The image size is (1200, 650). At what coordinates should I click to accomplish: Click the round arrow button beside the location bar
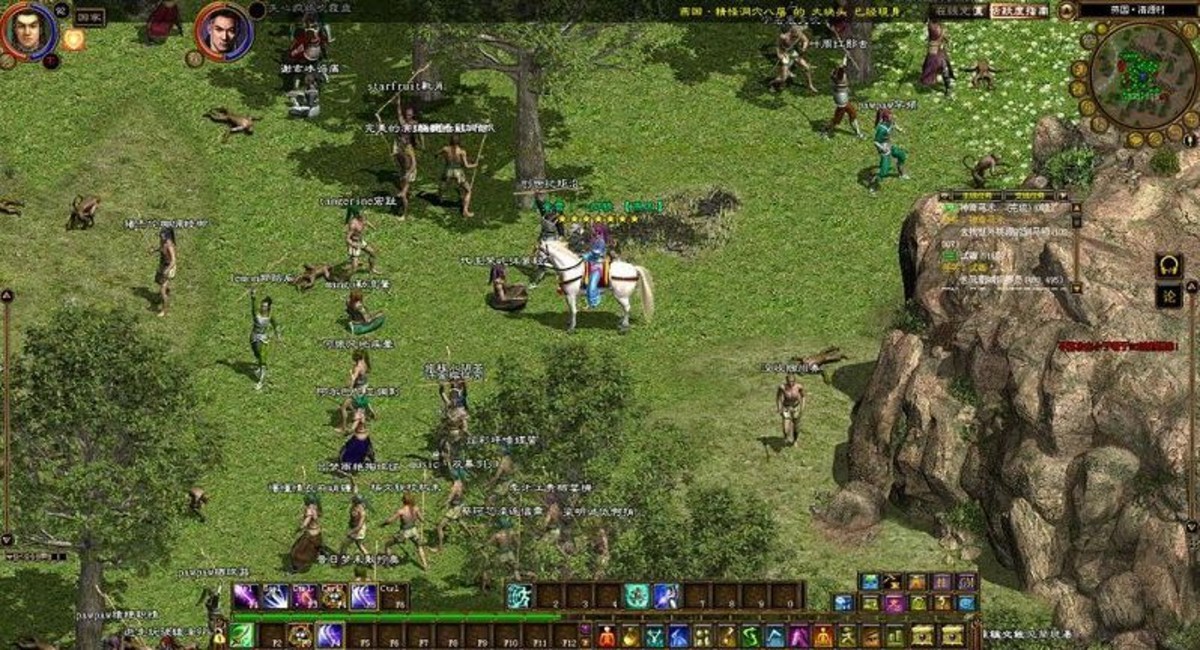(1067, 10)
